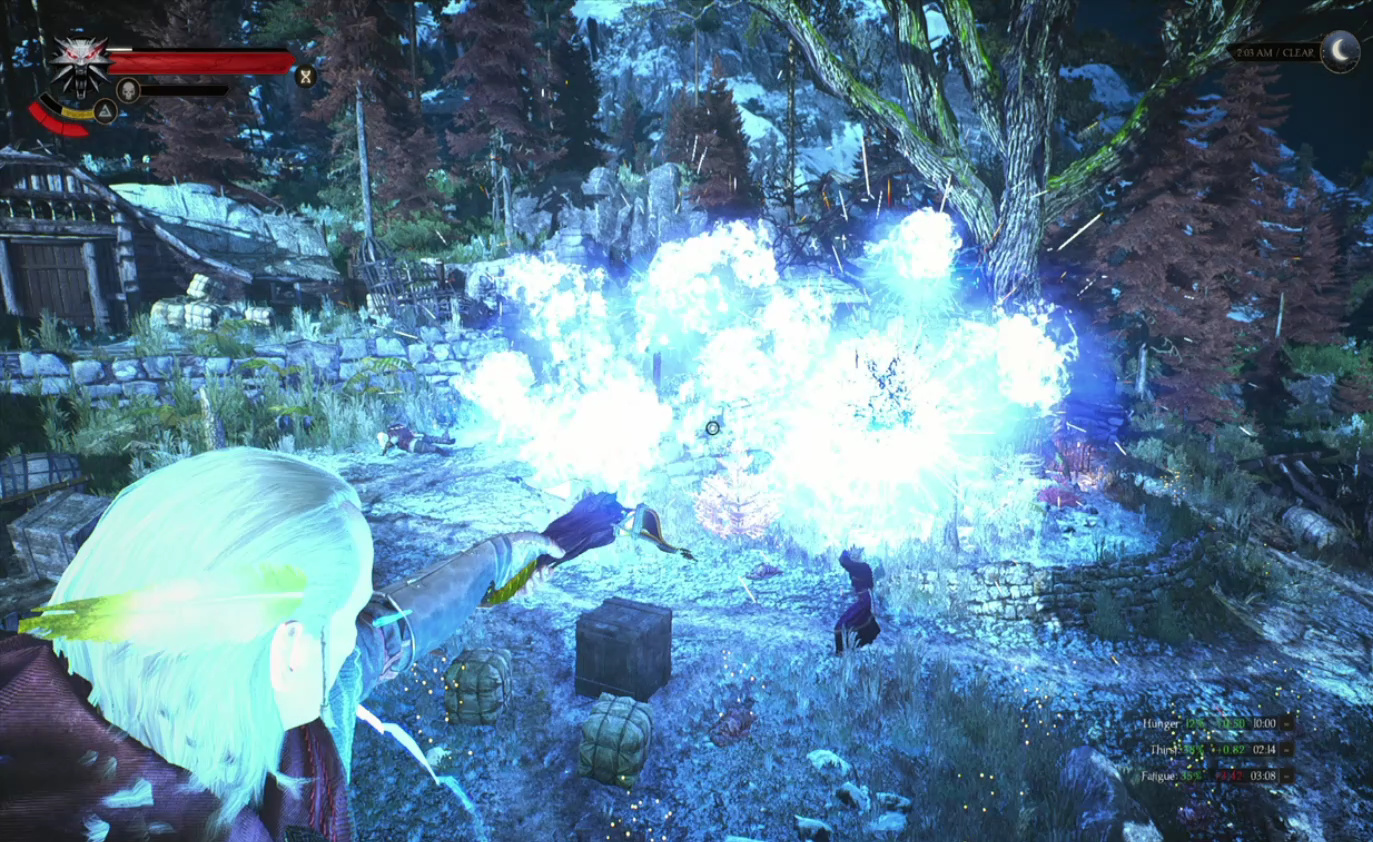Click the minus button beside Fatigue

click(1287, 775)
